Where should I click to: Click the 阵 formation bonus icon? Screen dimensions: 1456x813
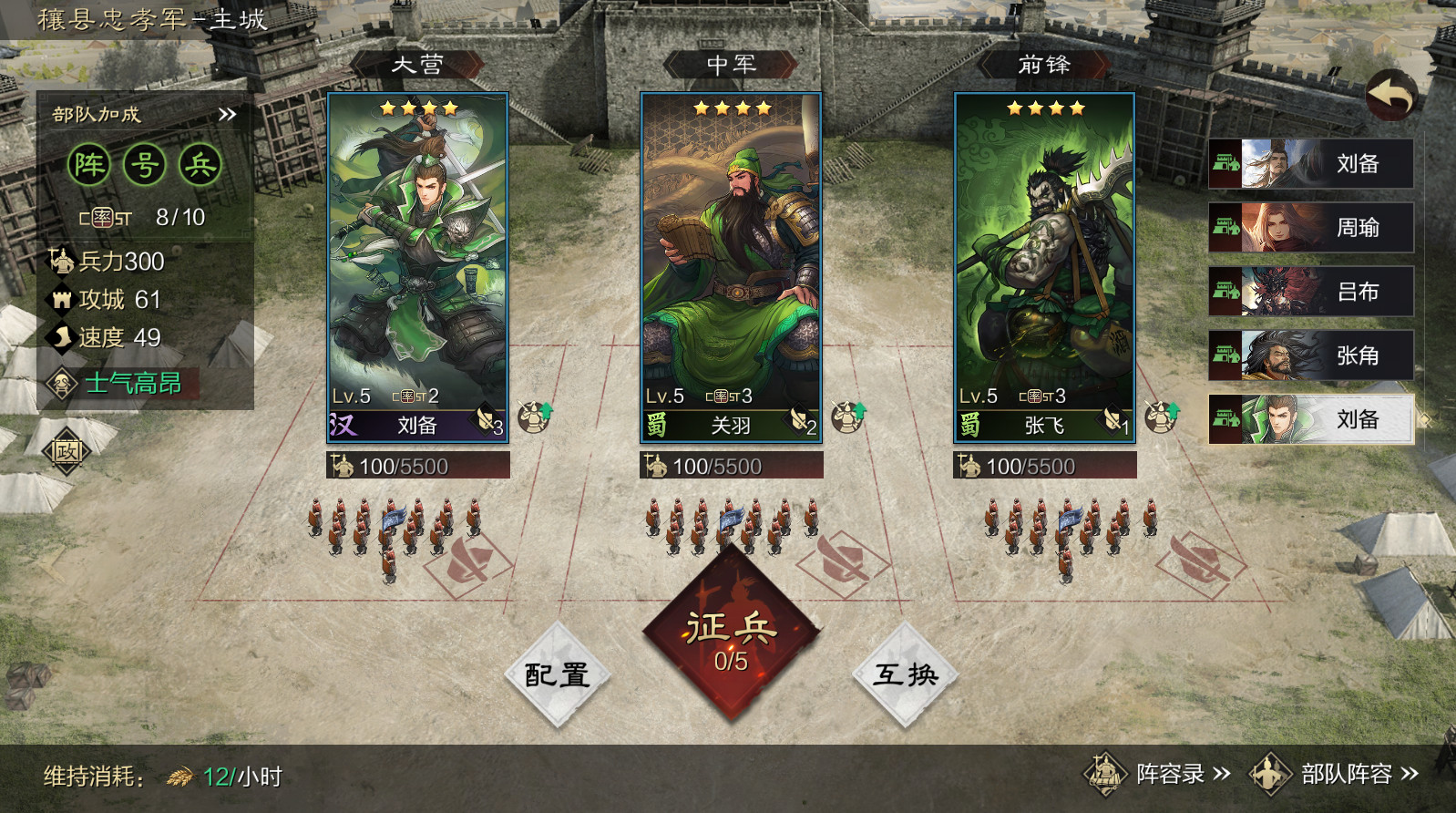89,165
